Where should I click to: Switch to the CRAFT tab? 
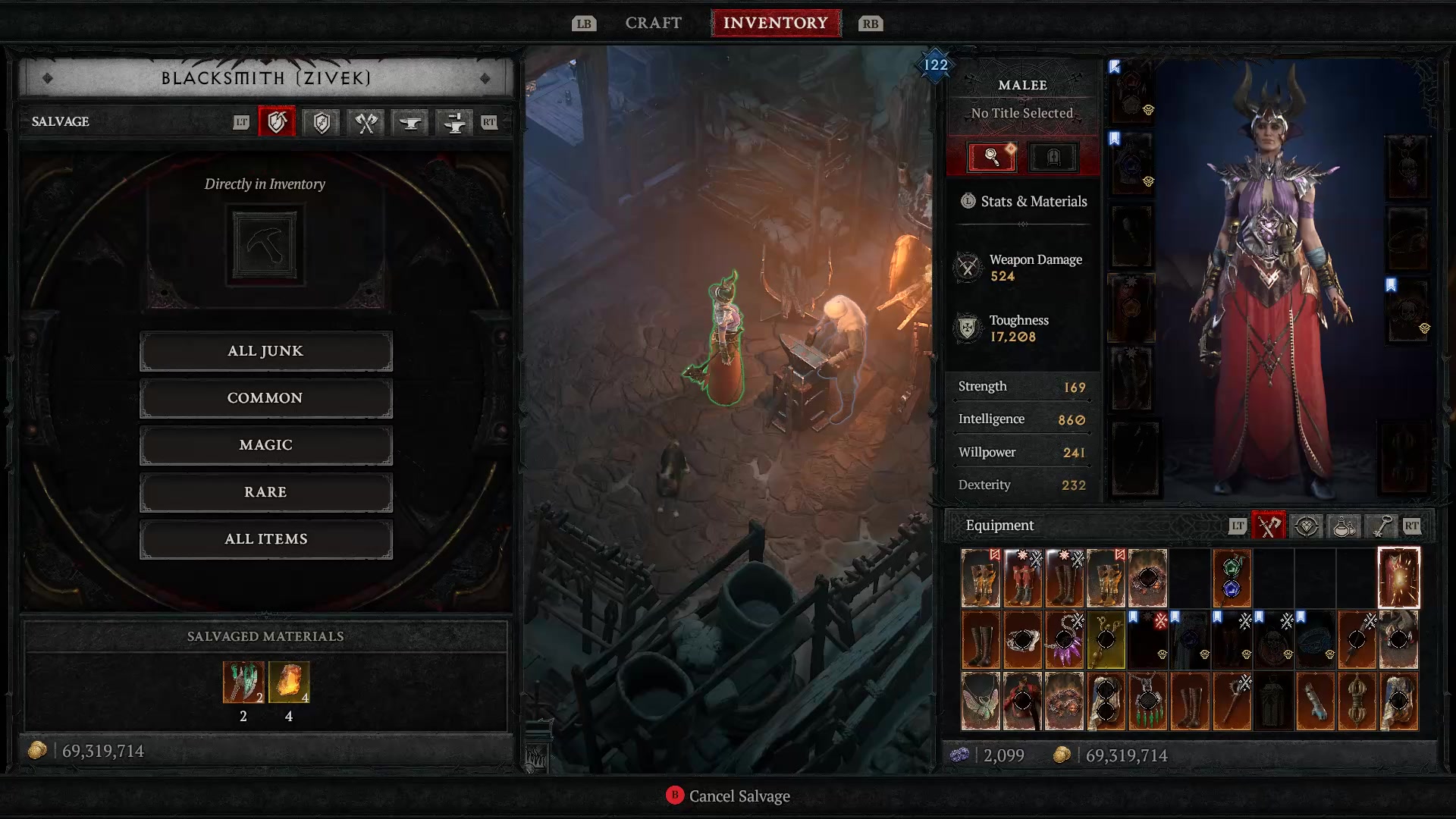pyautogui.click(x=653, y=22)
